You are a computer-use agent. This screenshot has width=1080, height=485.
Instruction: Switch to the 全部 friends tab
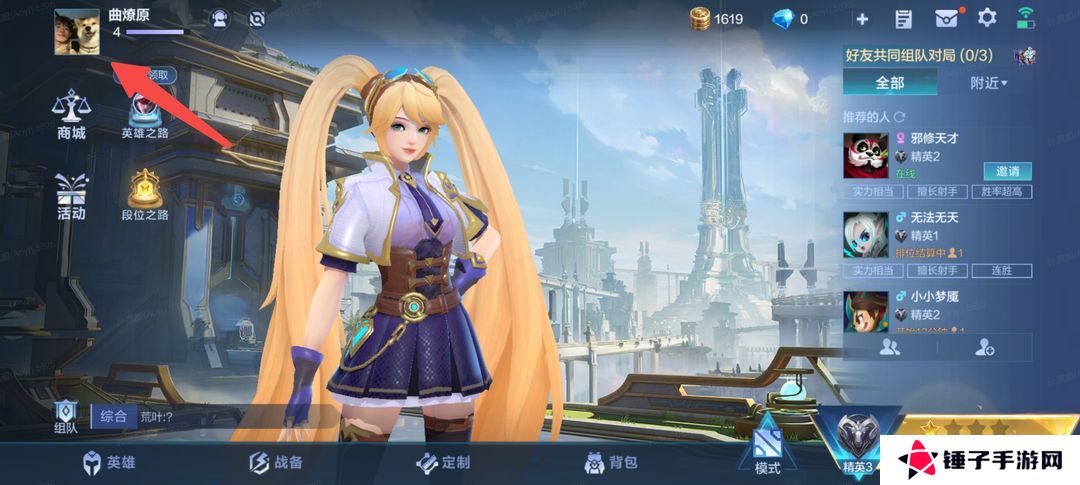tap(889, 83)
